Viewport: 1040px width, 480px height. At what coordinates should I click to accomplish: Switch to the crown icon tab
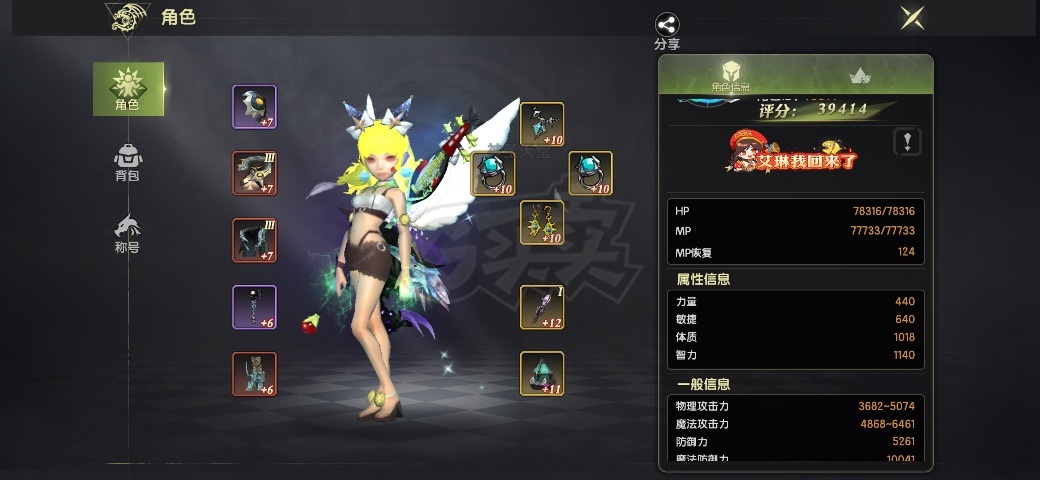coord(859,75)
